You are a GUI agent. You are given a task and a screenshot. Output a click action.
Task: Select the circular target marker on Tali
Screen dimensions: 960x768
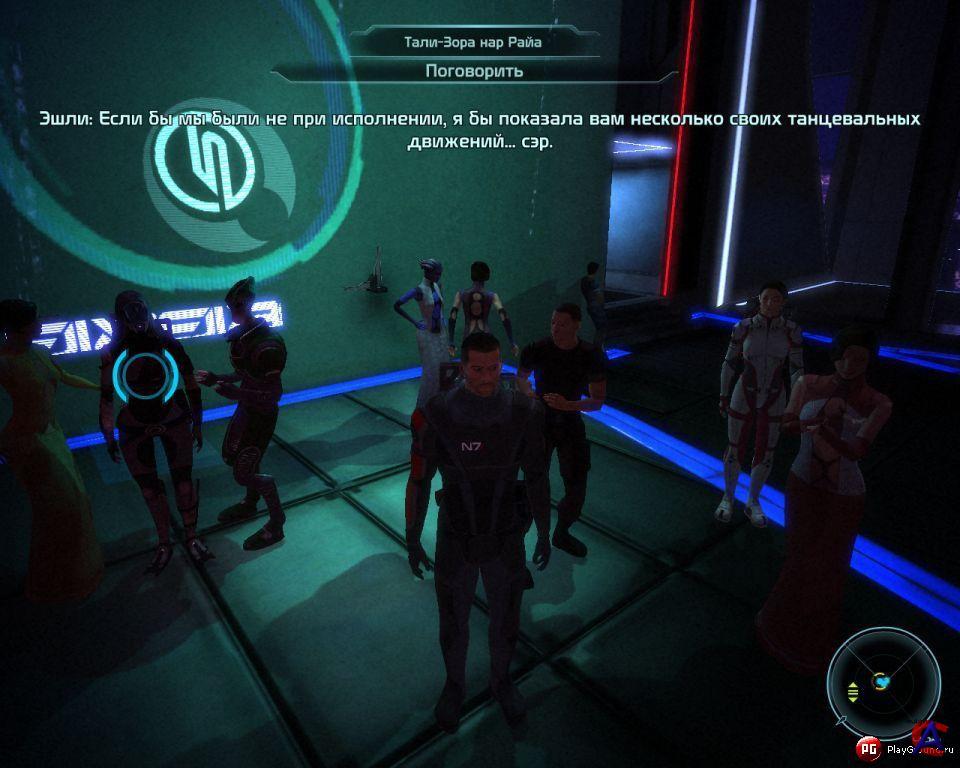[147, 374]
